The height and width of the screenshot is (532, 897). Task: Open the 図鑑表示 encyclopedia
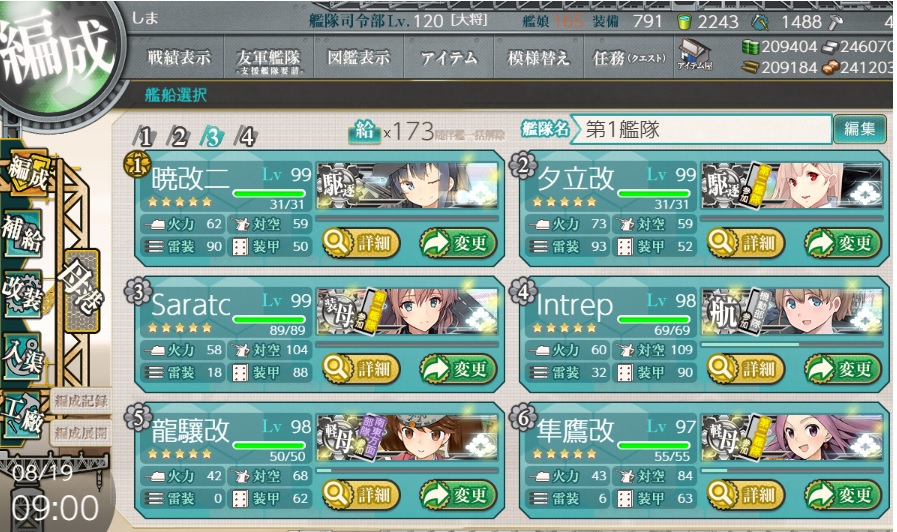pyautogui.click(x=358, y=58)
